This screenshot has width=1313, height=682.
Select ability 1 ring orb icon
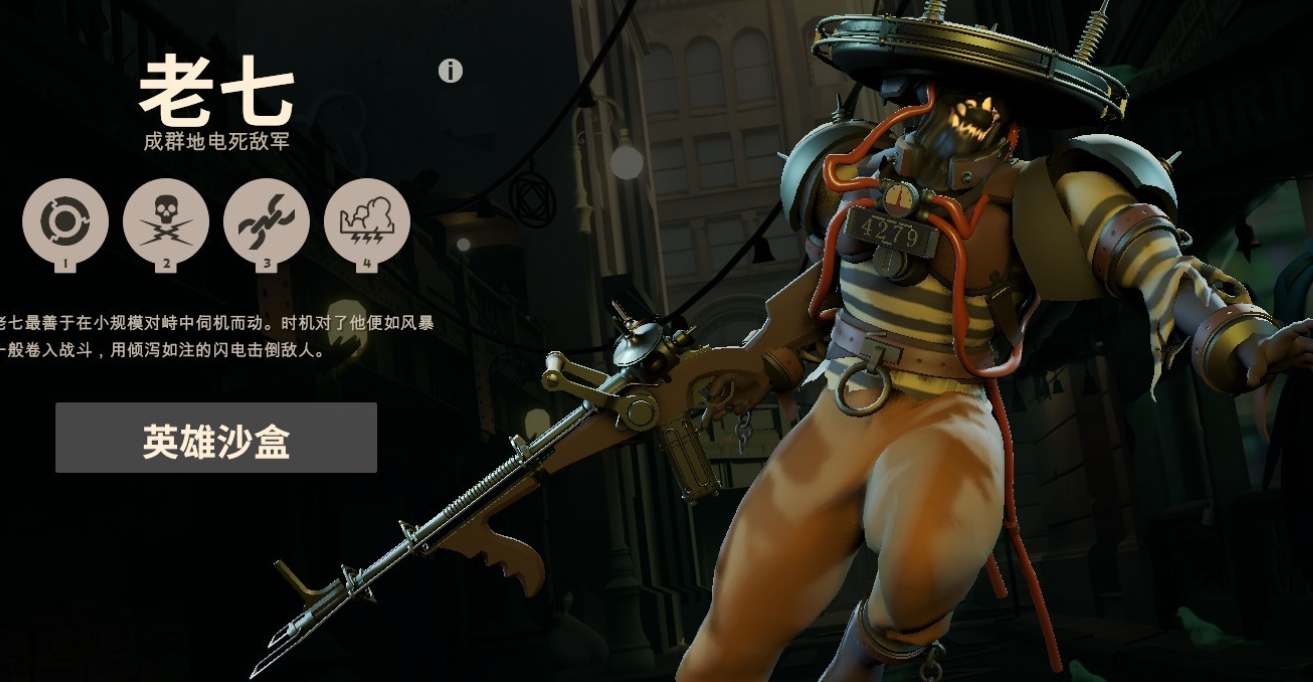click(x=65, y=222)
